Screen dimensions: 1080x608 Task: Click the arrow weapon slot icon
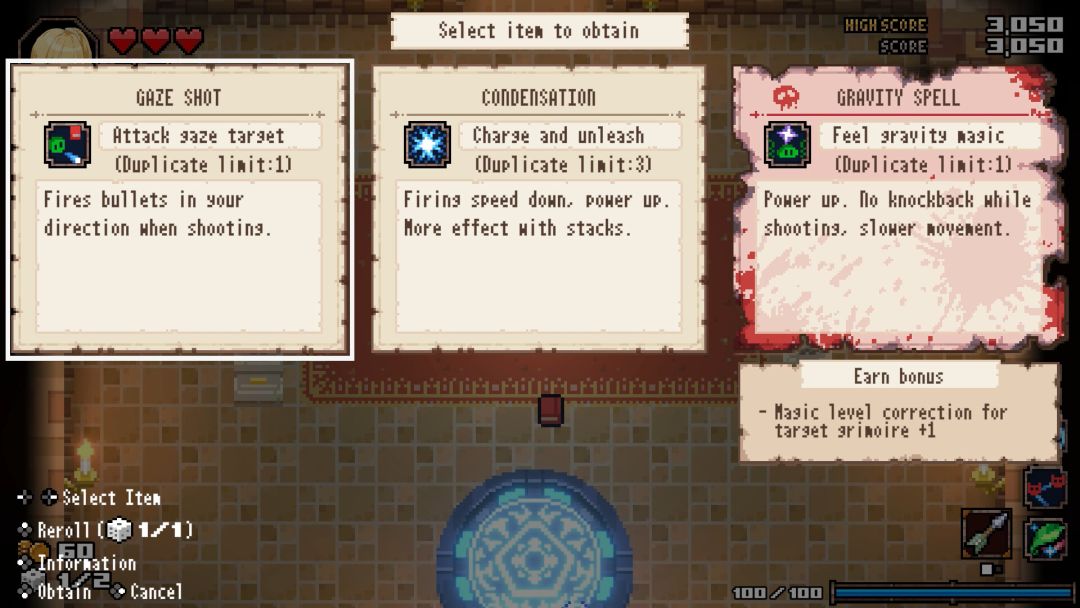tap(986, 534)
